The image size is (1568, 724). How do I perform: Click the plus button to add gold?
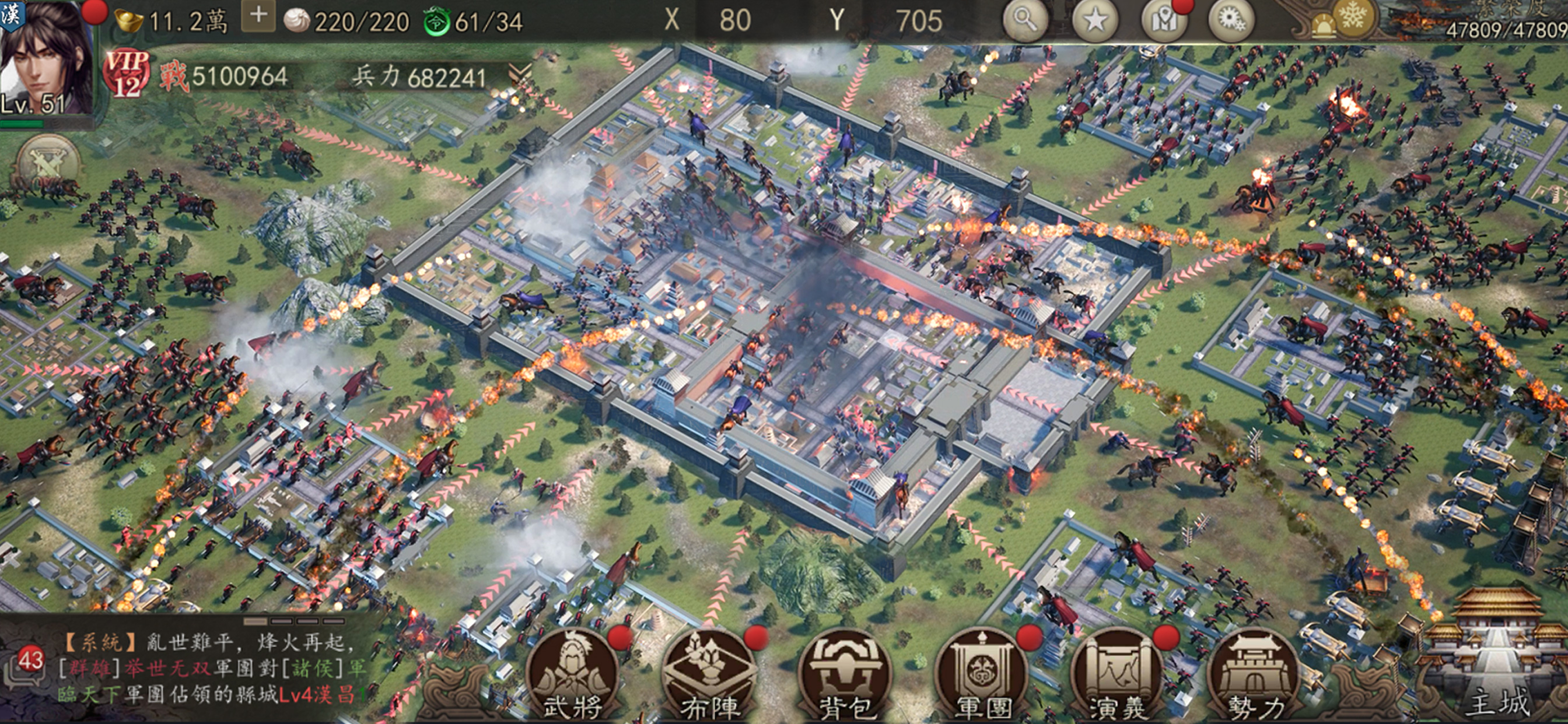[258, 16]
